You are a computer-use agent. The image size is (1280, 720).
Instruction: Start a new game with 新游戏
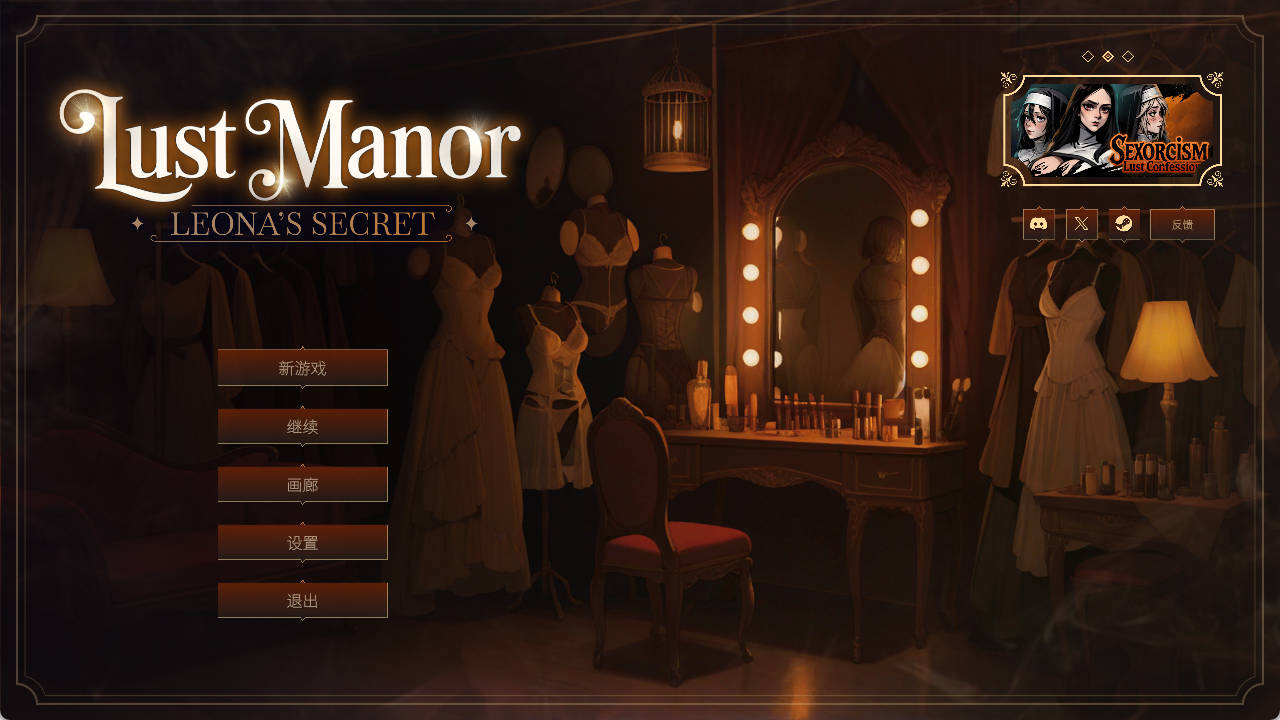click(x=302, y=367)
